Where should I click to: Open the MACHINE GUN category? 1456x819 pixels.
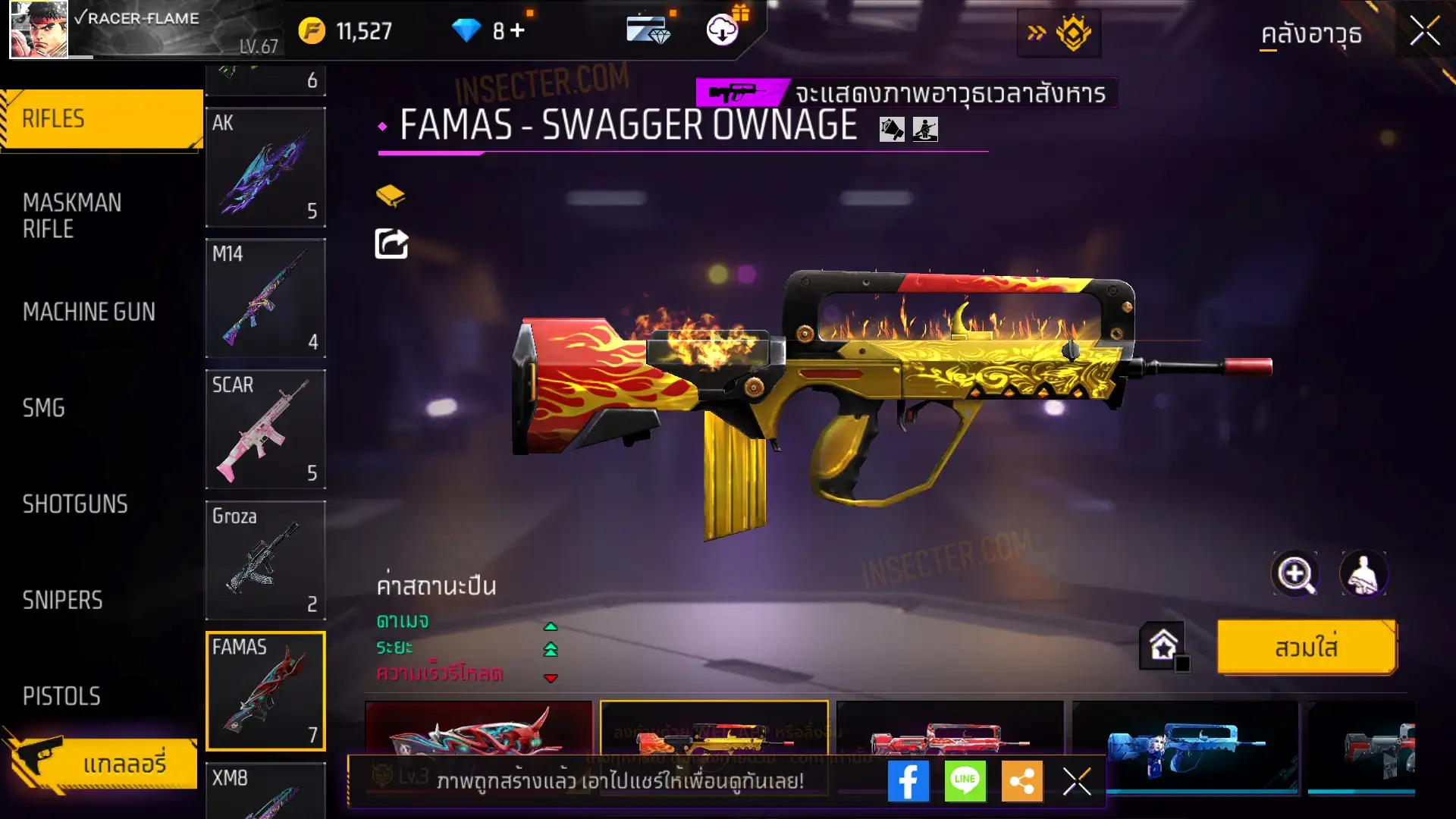point(89,312)
